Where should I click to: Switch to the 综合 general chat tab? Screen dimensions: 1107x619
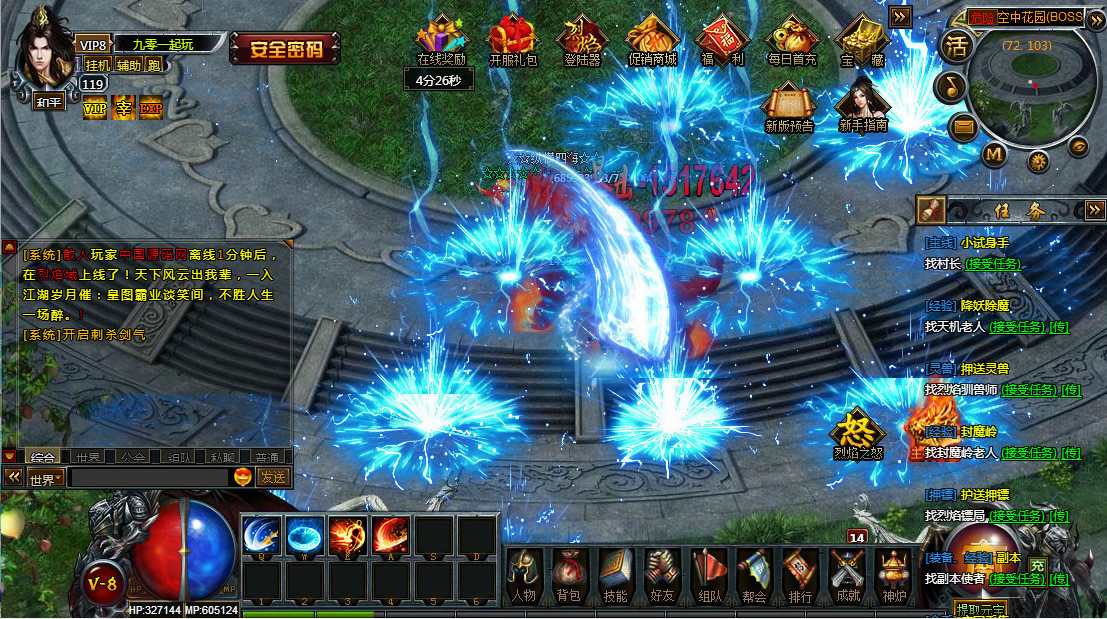point(42,457)
